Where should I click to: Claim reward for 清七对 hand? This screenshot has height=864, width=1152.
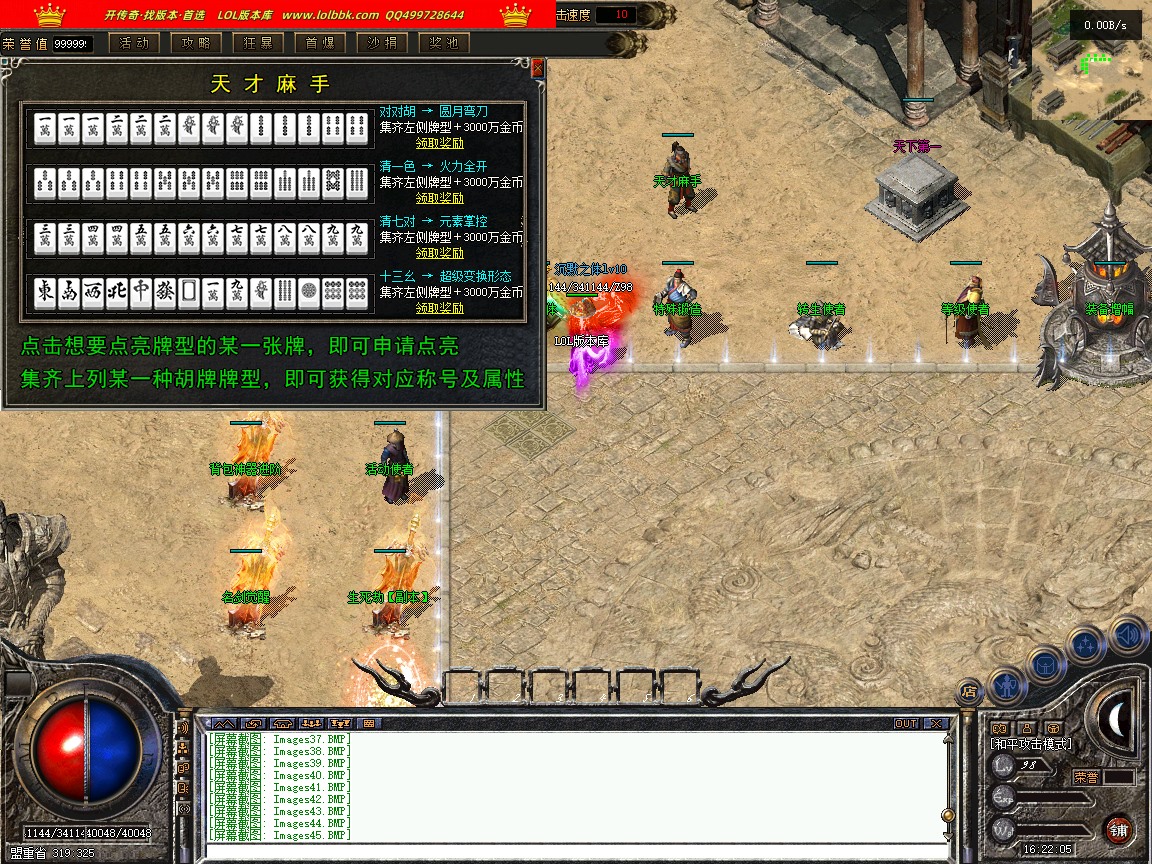pyautogui.click(x=440, y=253)
